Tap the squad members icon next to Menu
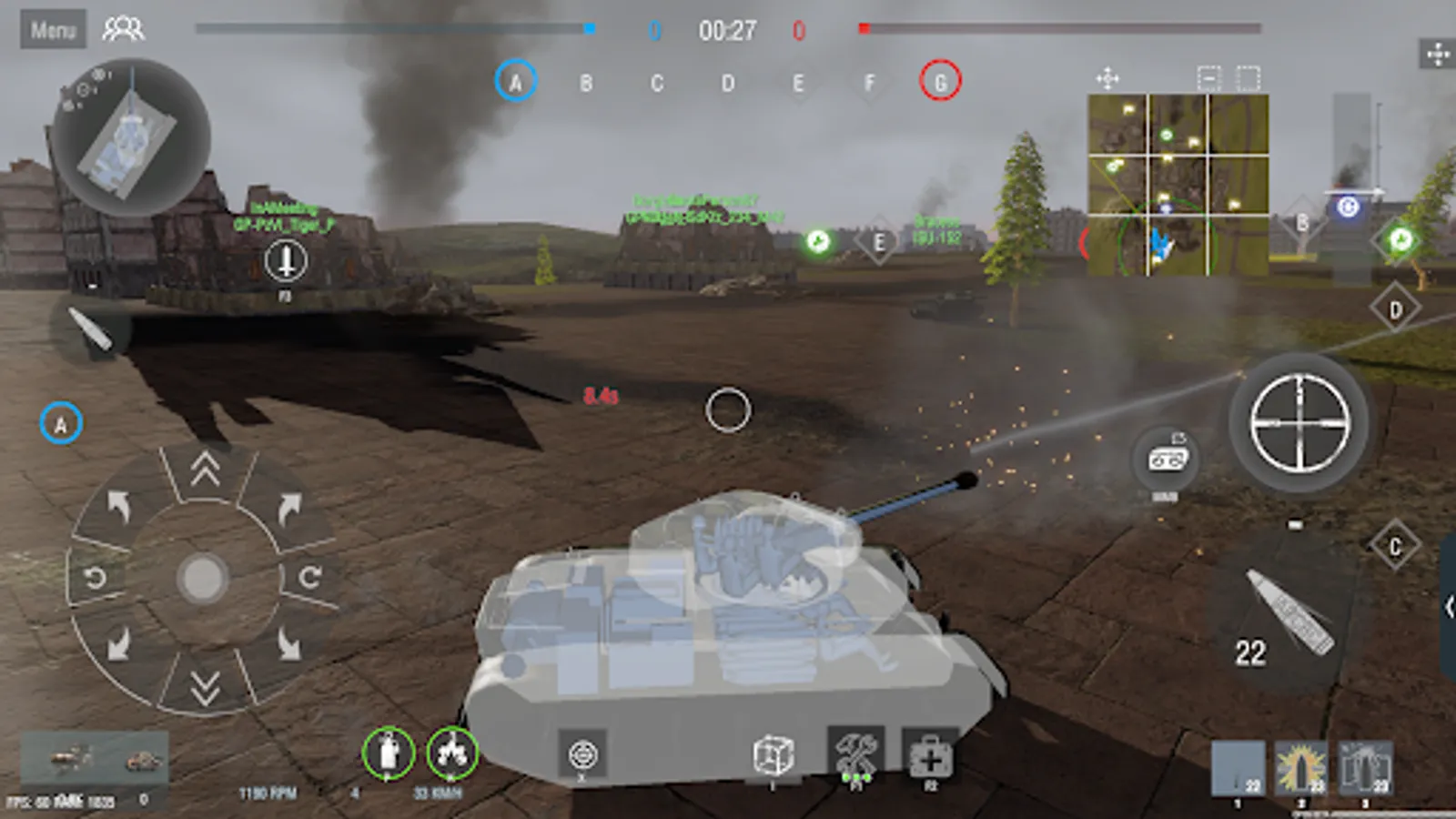 (x=123, y=27)
